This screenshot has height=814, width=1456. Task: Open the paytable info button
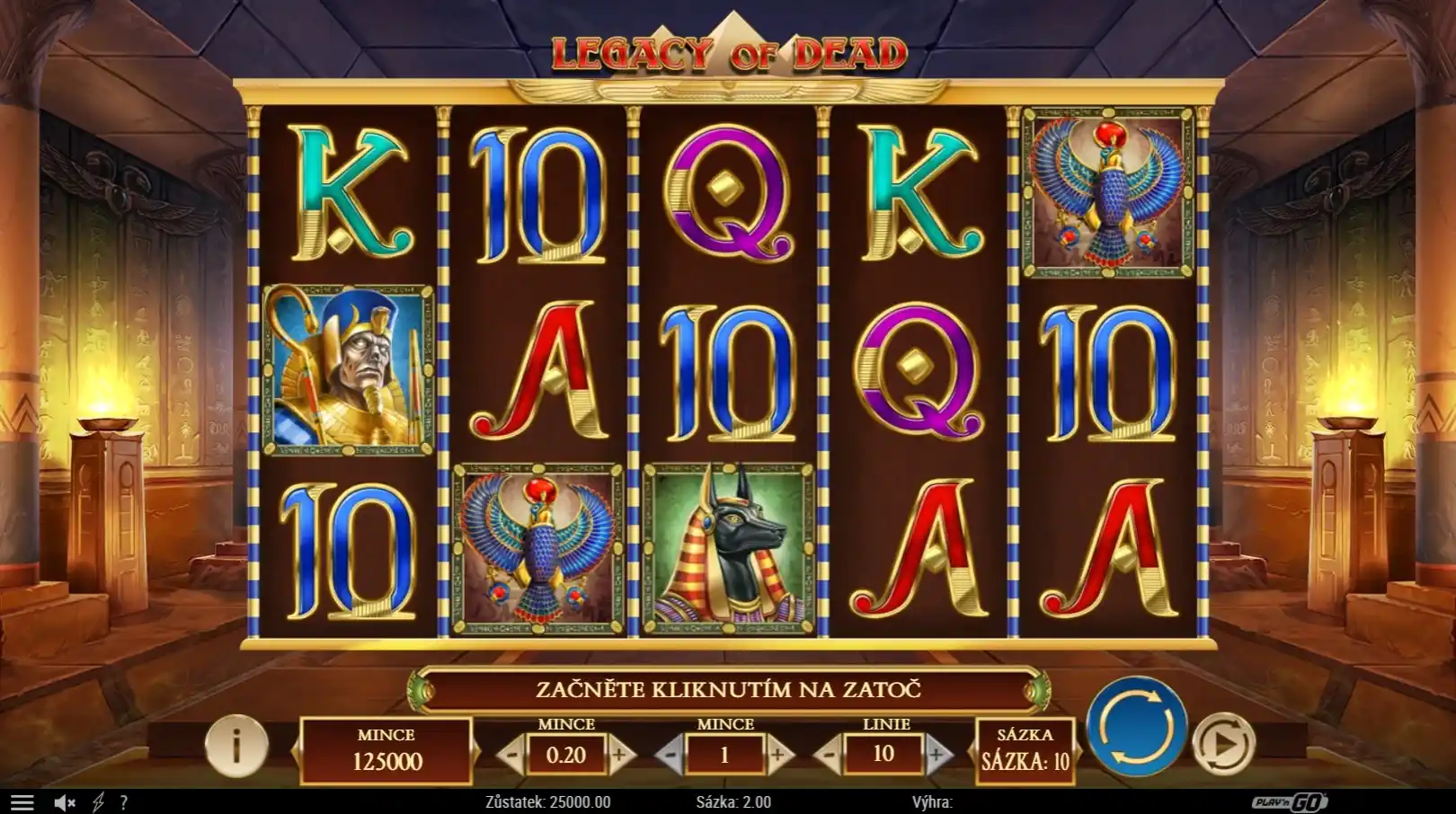(236, 745)
